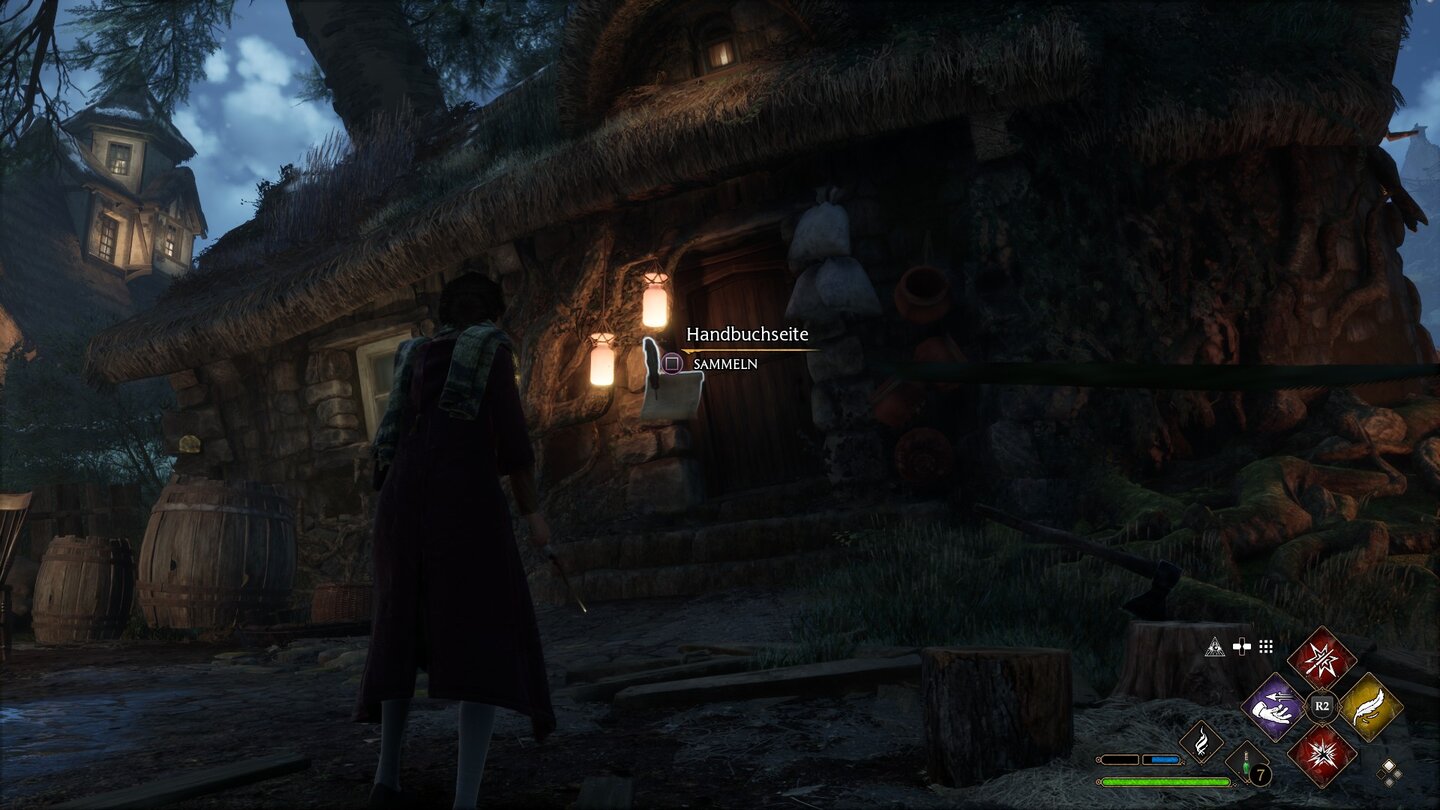Click the Ancient Magic flame diamond icon
Viewport: 1440px width, 810px height.
1202,741
